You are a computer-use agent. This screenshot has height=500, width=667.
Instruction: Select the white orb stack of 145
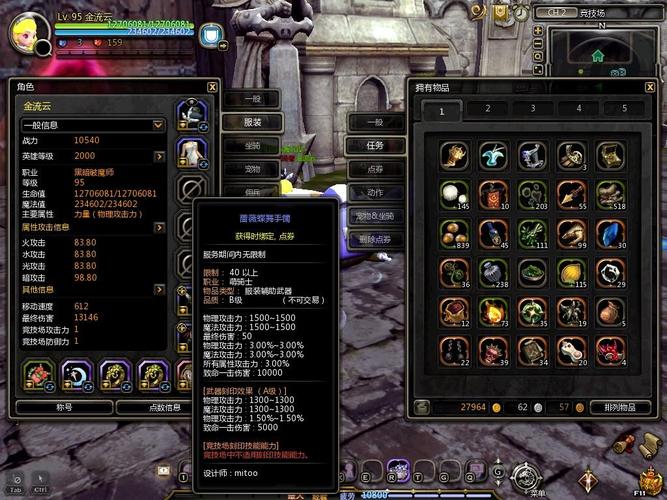click(x=455, y=193)
